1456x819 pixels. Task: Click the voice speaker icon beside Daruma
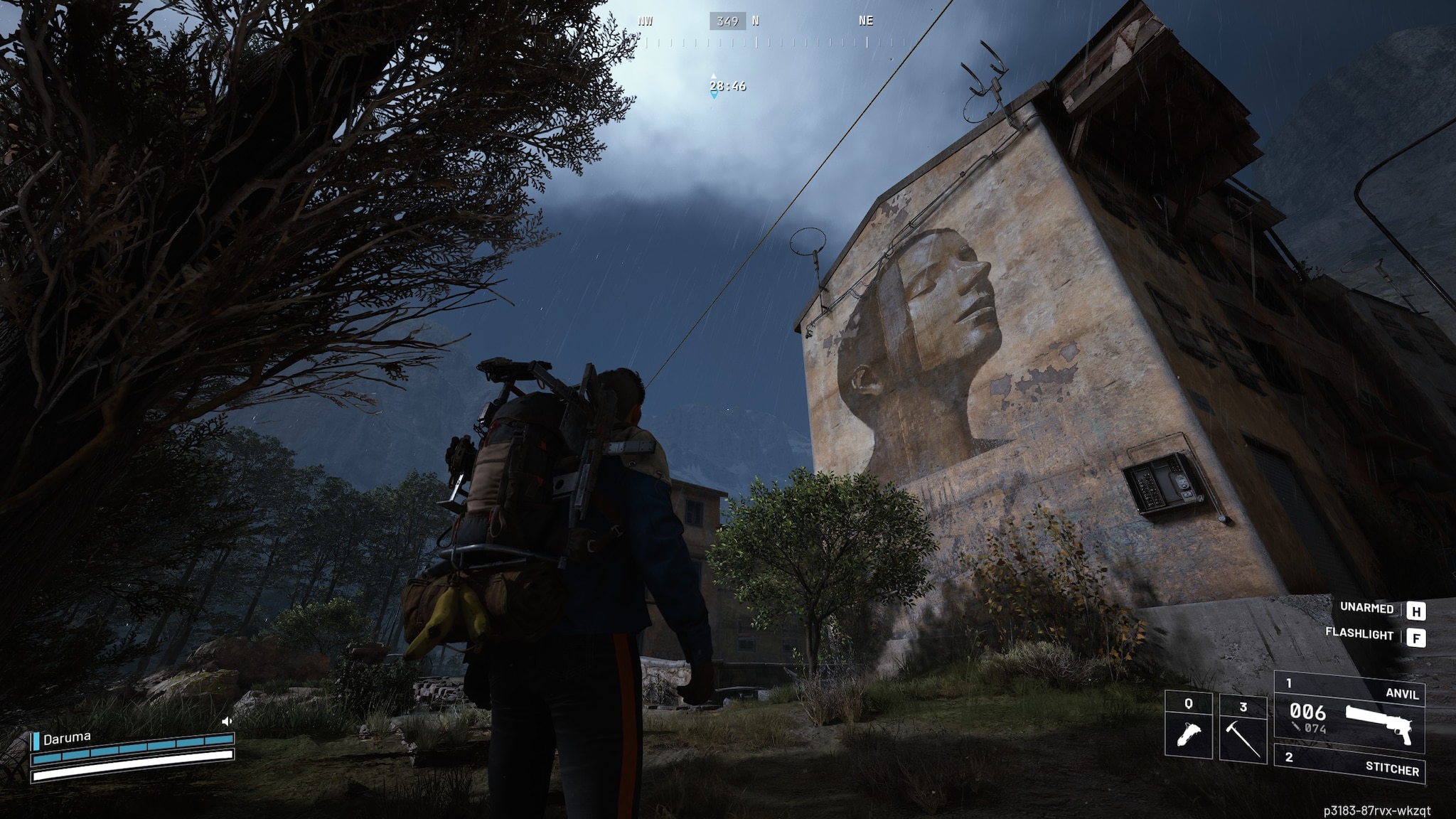(227, 721)
